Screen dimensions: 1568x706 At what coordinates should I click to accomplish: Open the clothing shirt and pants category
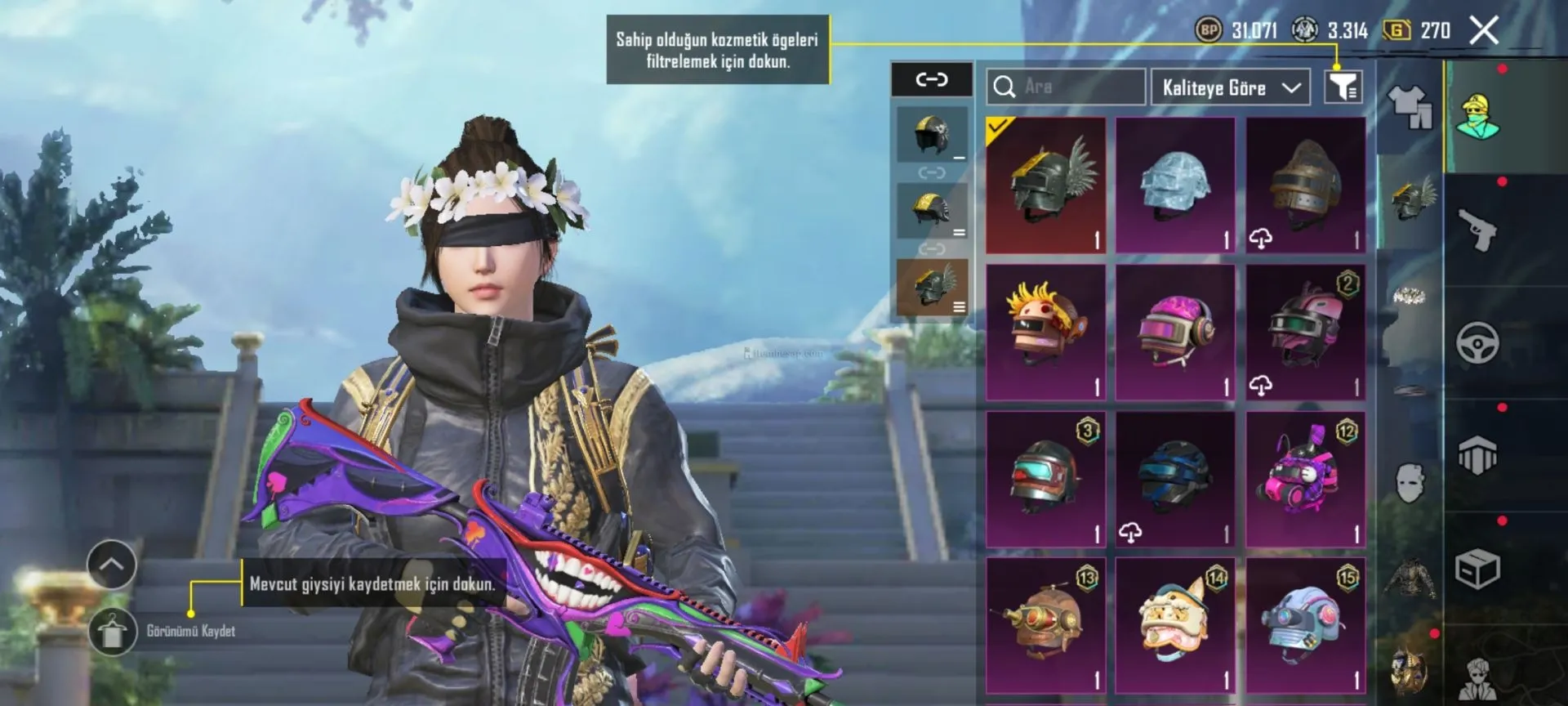coord(1410,107)
